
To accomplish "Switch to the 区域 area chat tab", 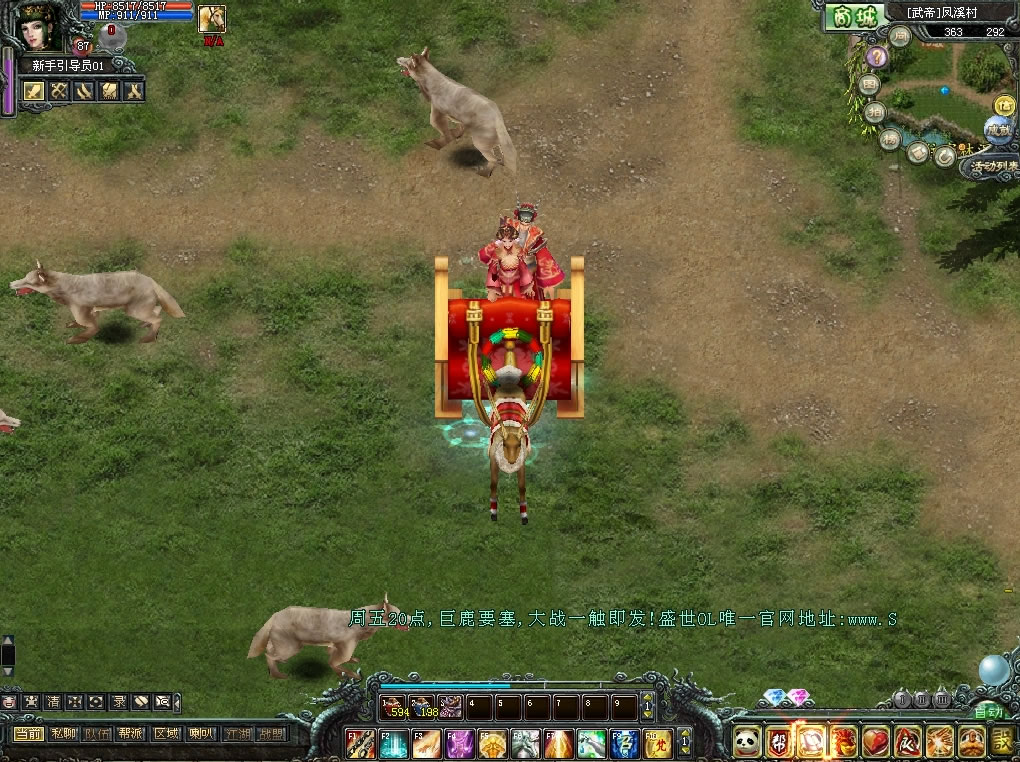I will click(164, 734).
